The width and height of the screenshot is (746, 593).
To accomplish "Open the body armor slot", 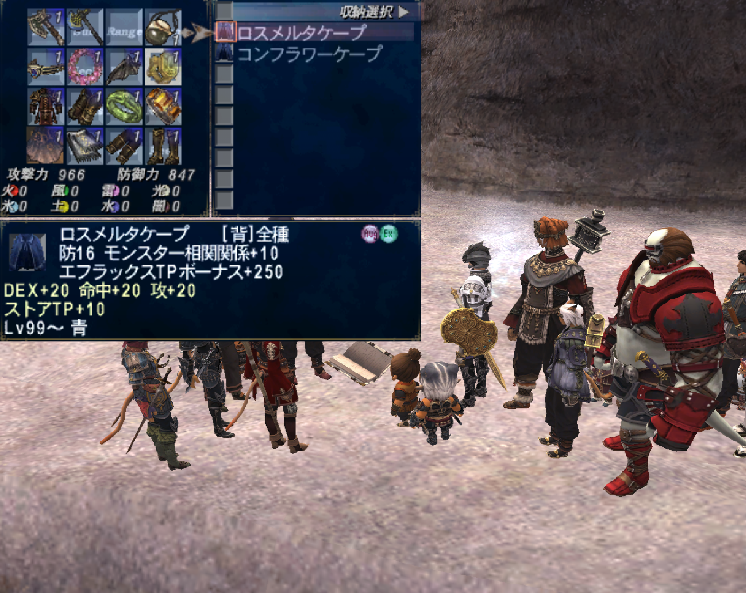I will [x=46, y=105].
